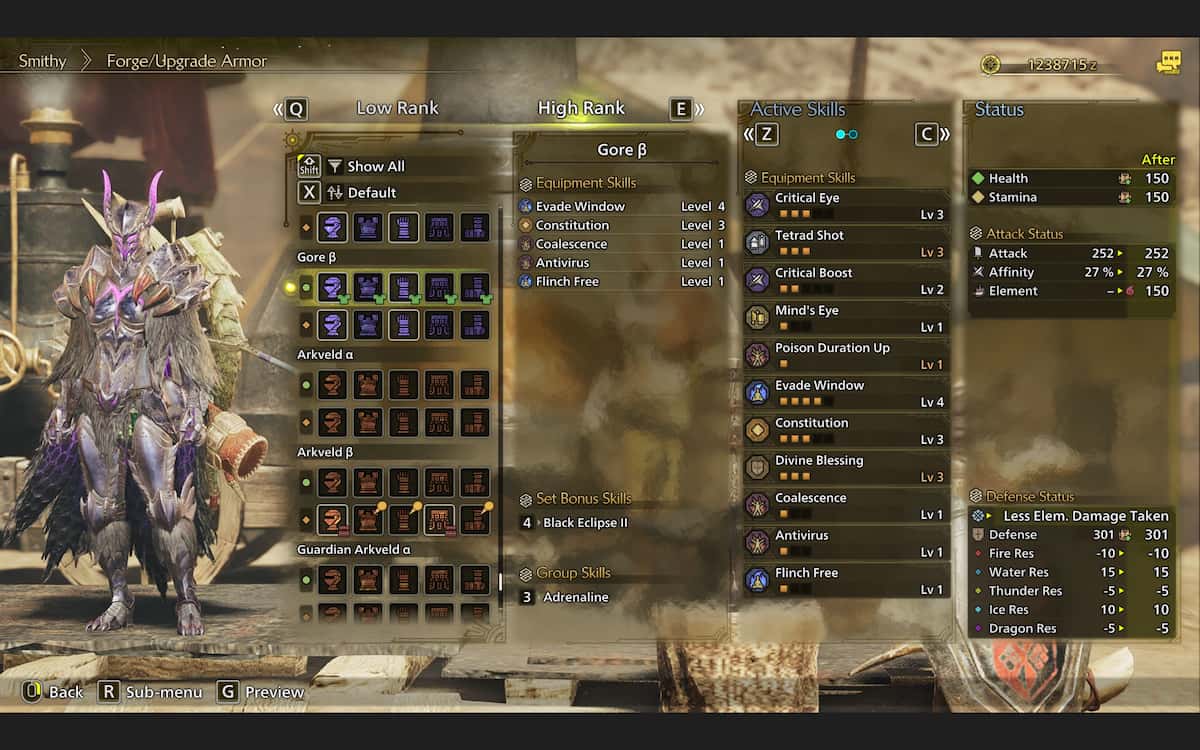Select the Tetrad Shot skill row
The image size is (1200, 750).
click(845, 243)
